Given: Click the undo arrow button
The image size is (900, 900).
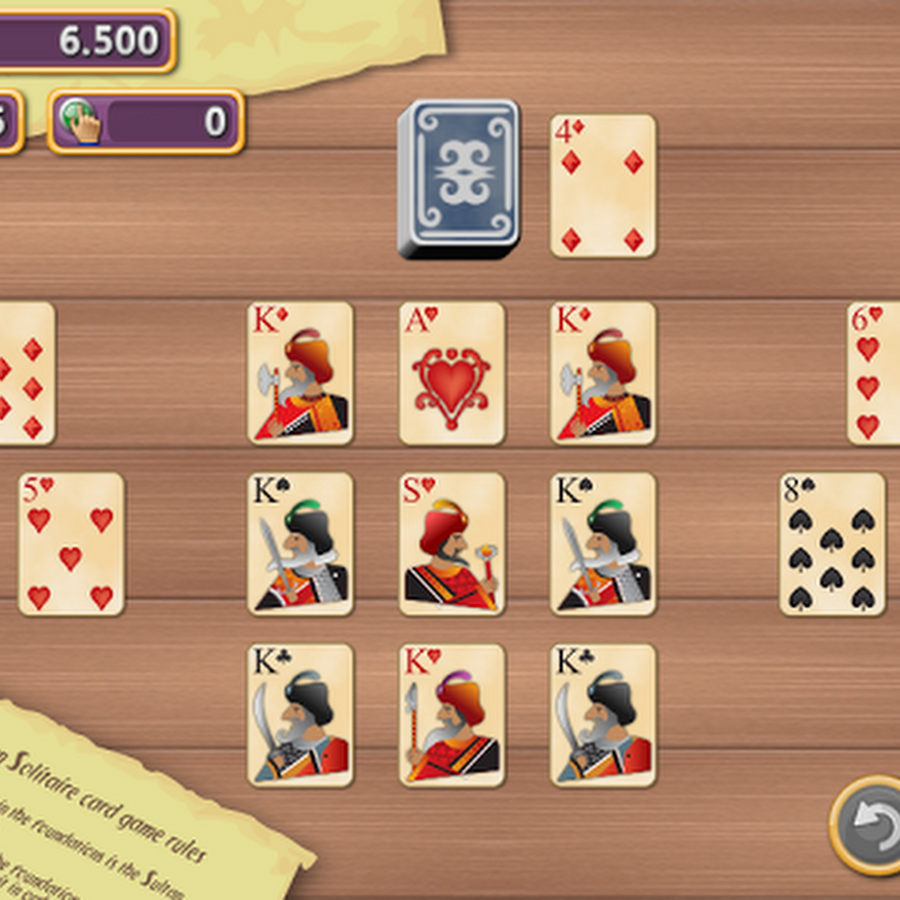Looking at the screenshot, I should coord(868,825).
